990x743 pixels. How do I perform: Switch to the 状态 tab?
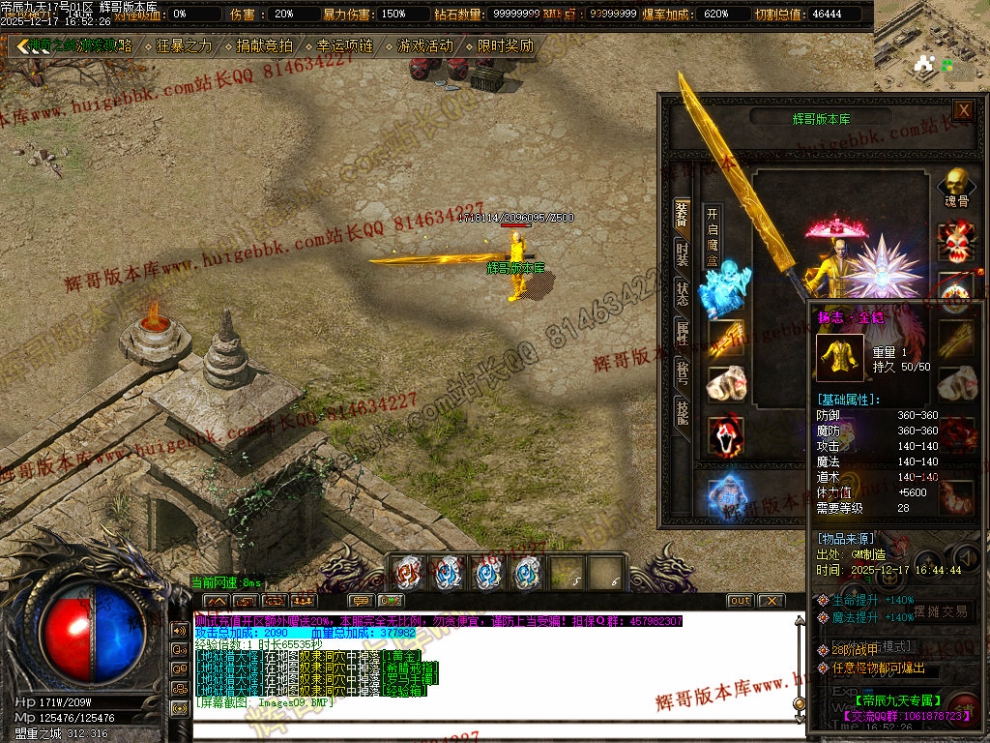[x=682, y=293]
